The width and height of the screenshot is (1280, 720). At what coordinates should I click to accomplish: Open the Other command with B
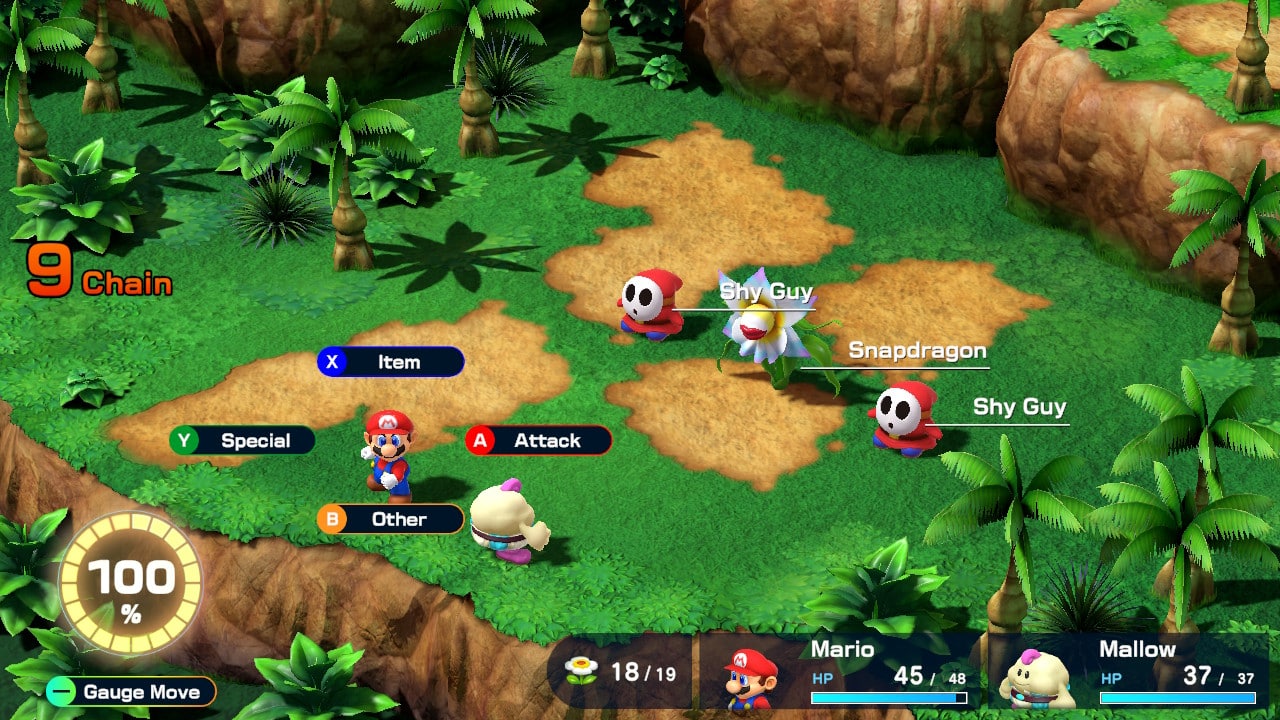390,519
